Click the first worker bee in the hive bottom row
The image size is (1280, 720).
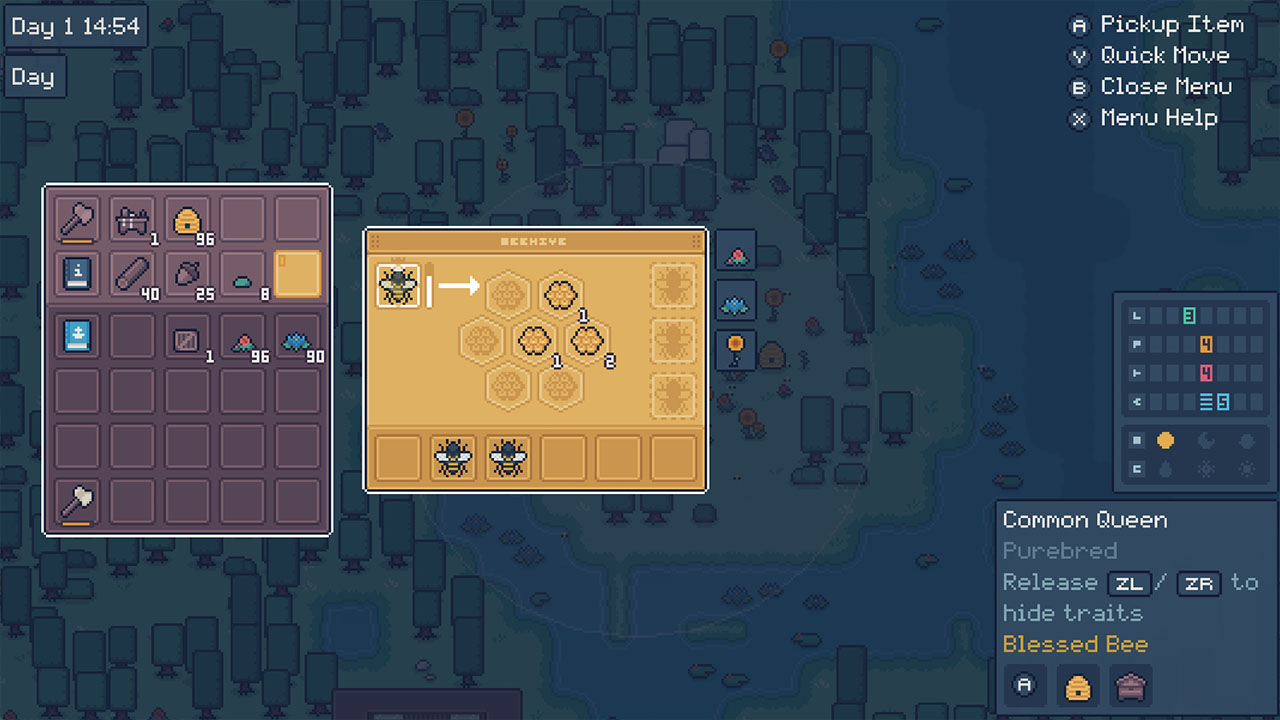(451, 457)
